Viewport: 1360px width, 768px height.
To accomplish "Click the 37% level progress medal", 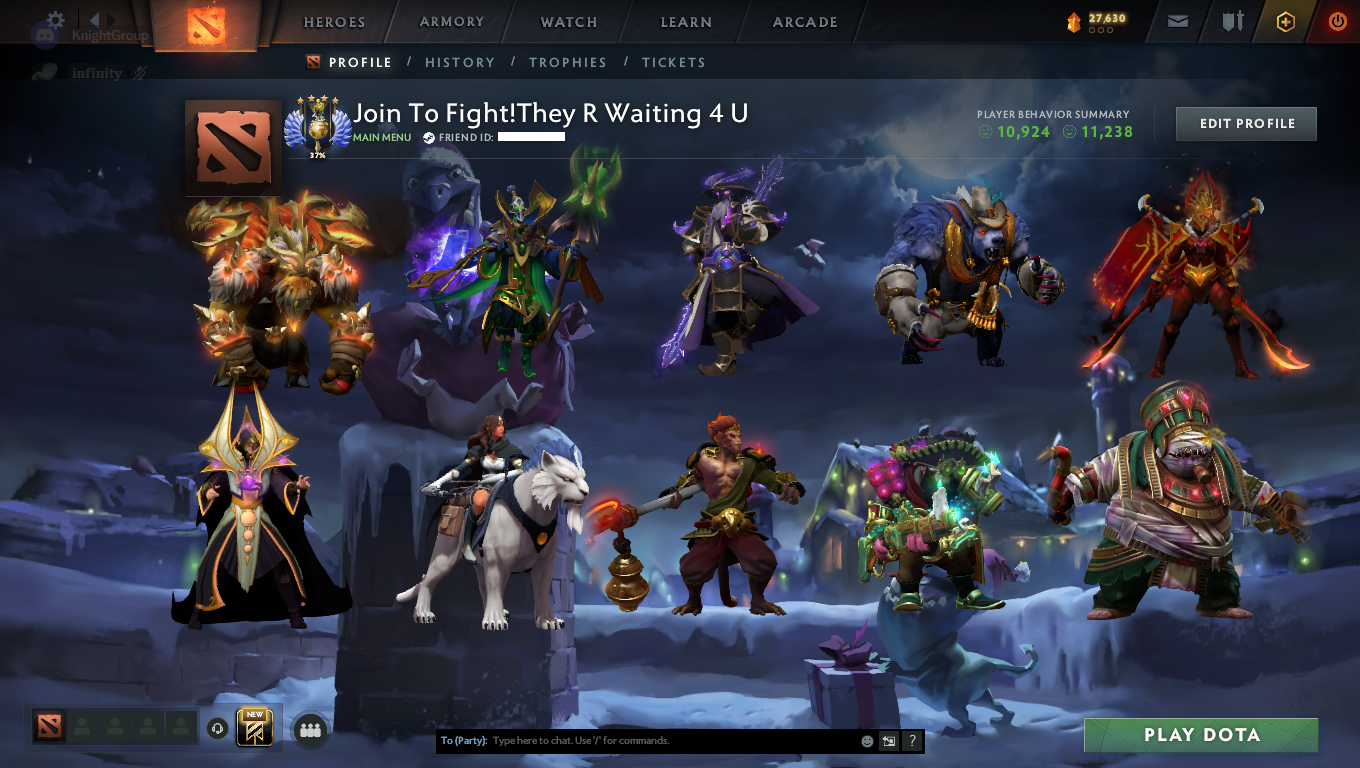I will (x=319, y=128).
